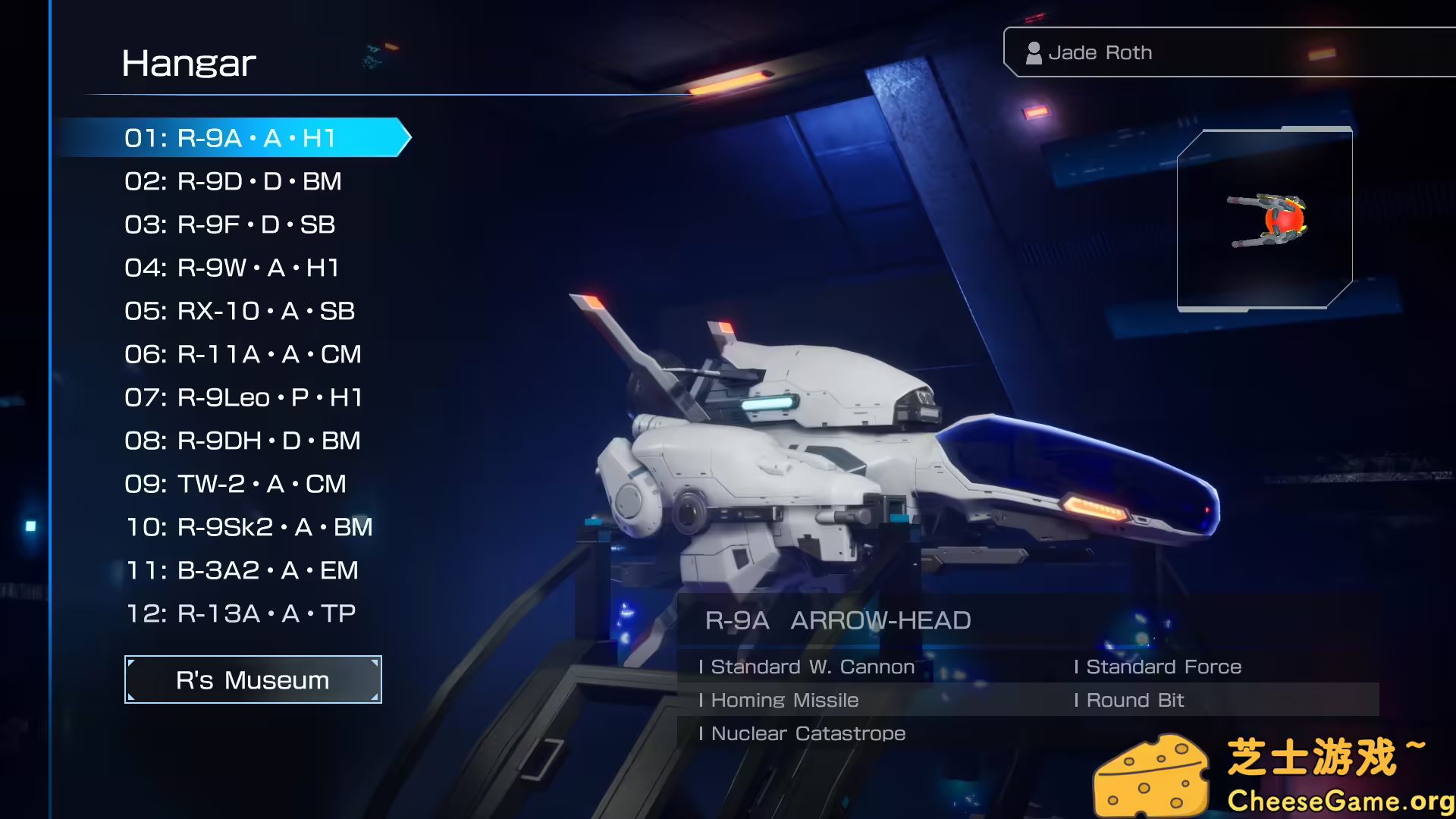
Task: Click the Standard Force equipment label
Action: coord(1160,667)
